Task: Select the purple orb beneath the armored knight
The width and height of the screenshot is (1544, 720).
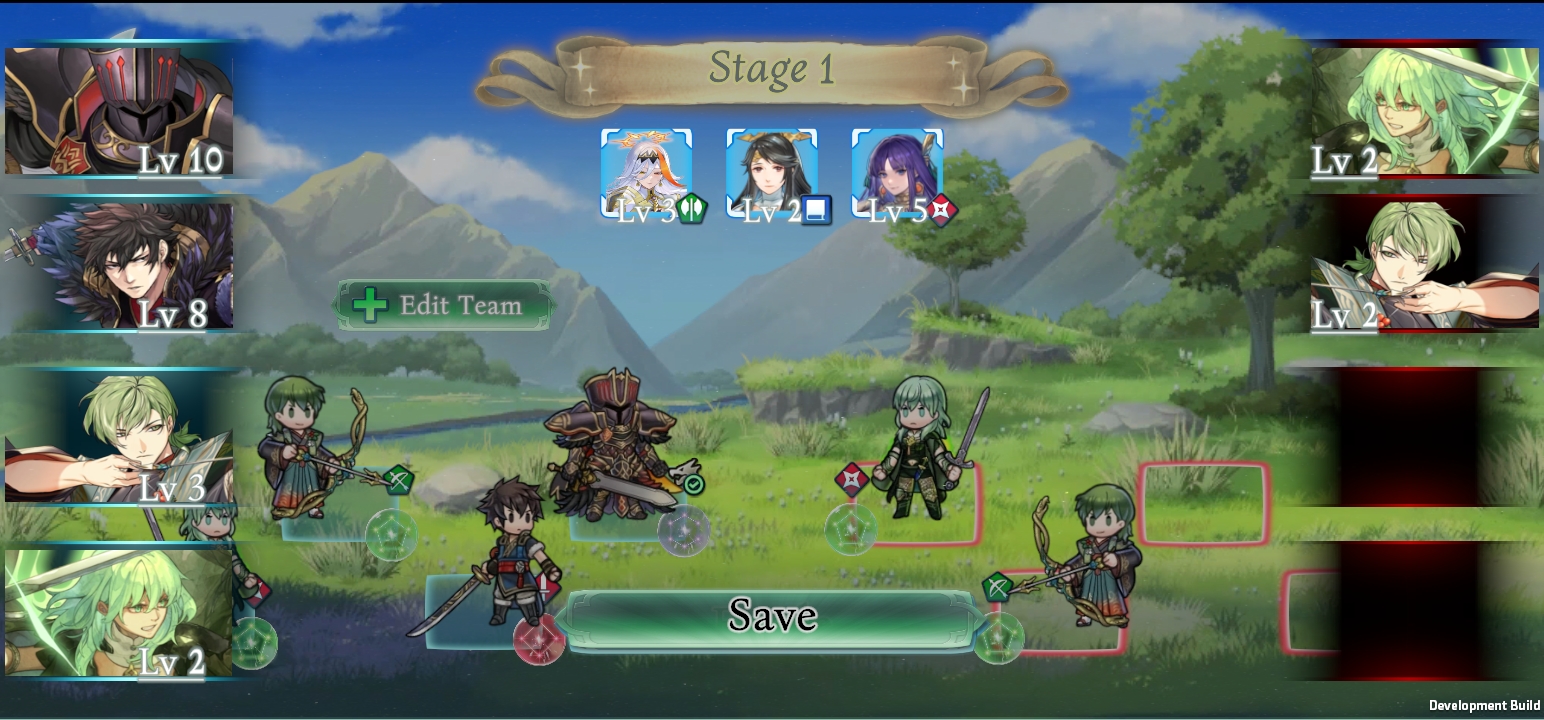Action: [x=684, y=531]
